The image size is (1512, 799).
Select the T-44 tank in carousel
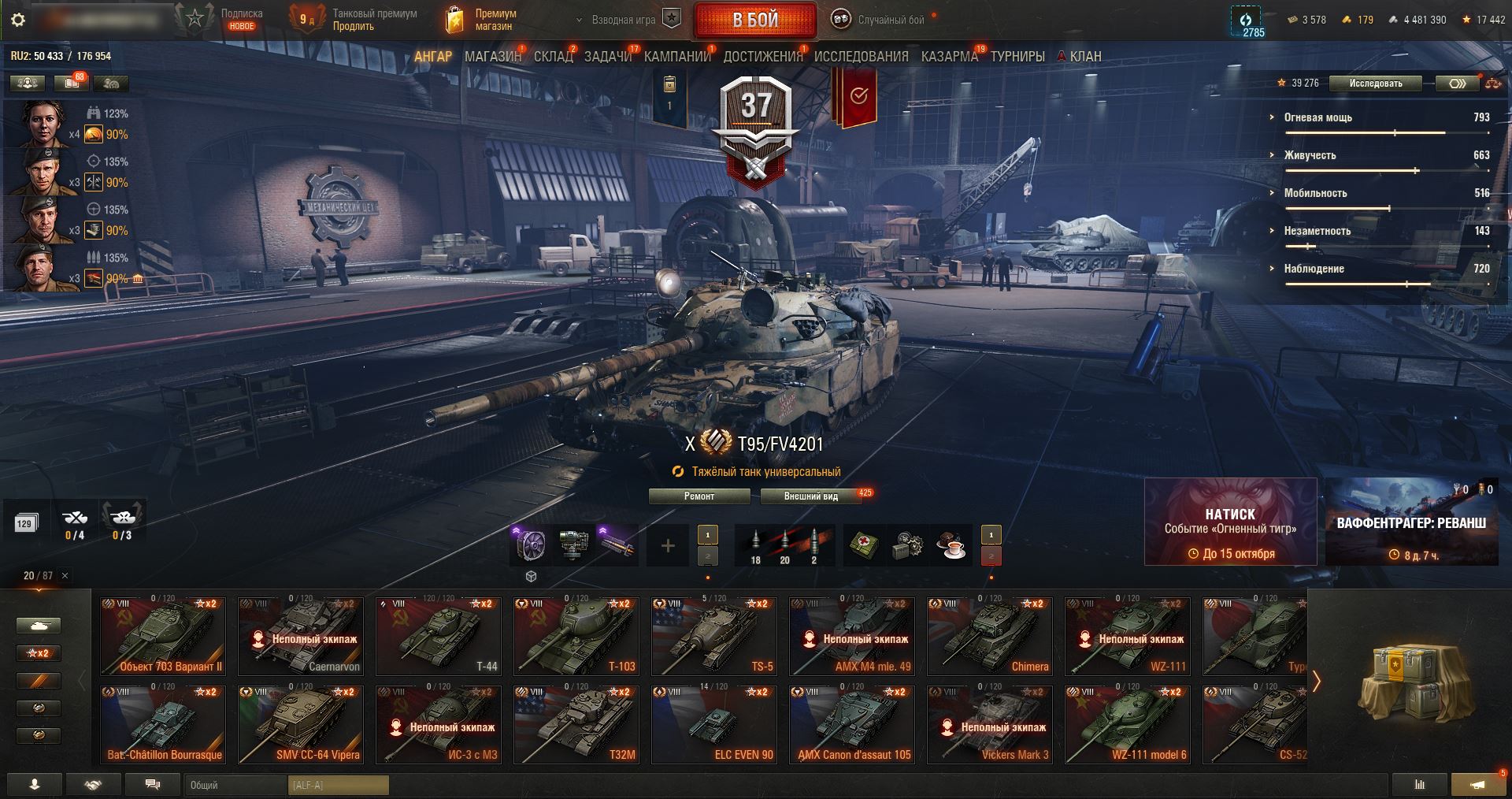tap(439, 636)
